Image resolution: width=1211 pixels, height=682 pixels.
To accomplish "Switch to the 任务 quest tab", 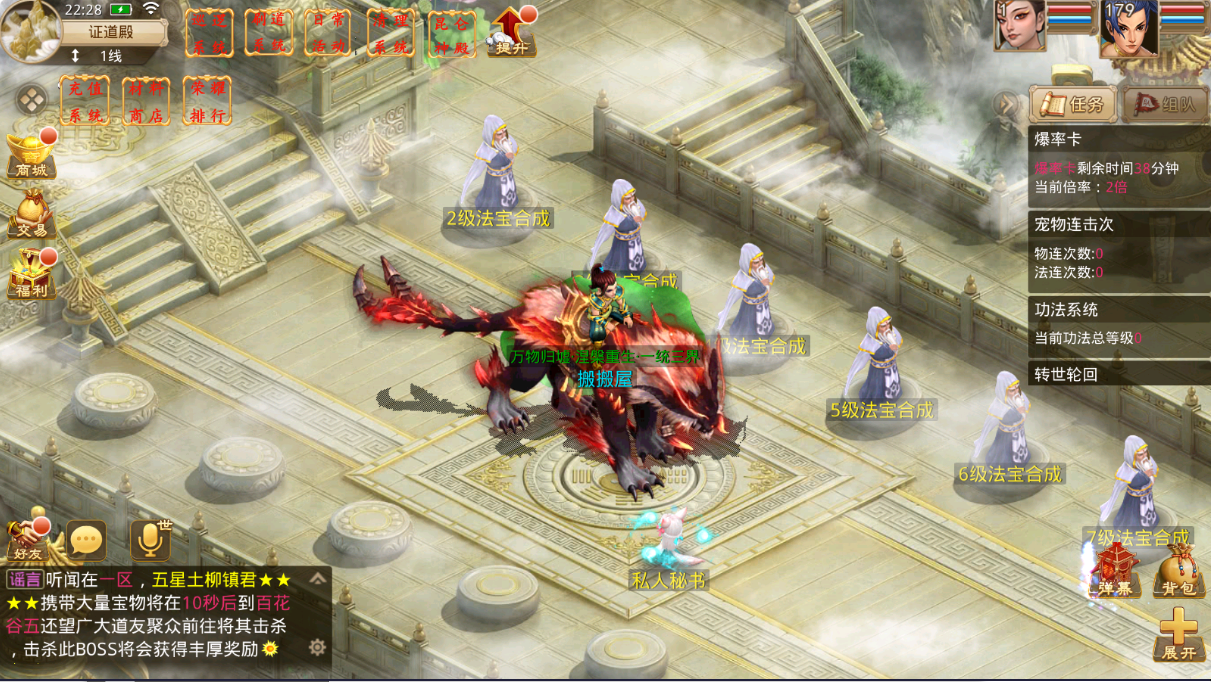I will tap(1072, 104).
